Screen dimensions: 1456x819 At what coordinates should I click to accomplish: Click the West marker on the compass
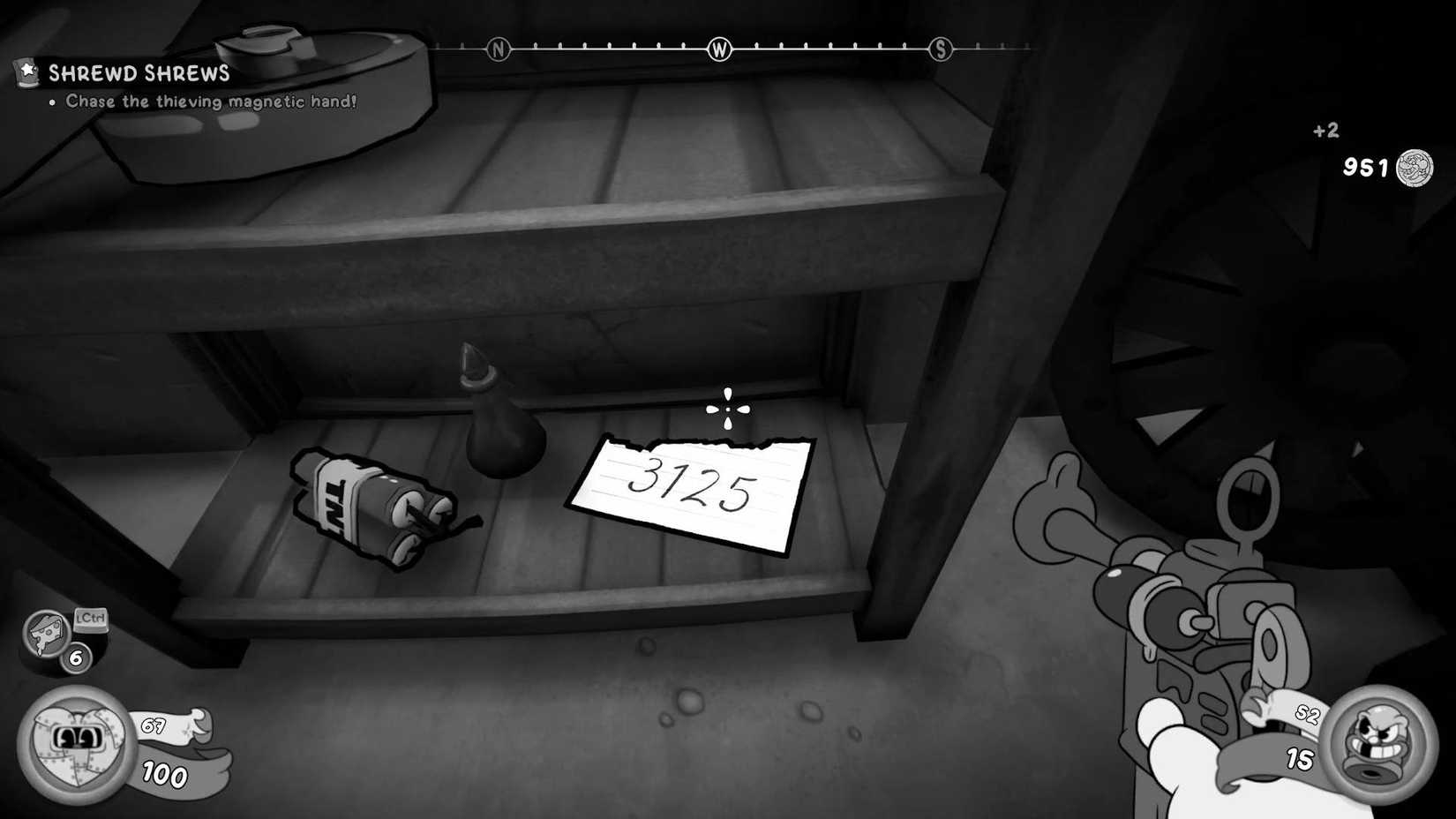719,50
